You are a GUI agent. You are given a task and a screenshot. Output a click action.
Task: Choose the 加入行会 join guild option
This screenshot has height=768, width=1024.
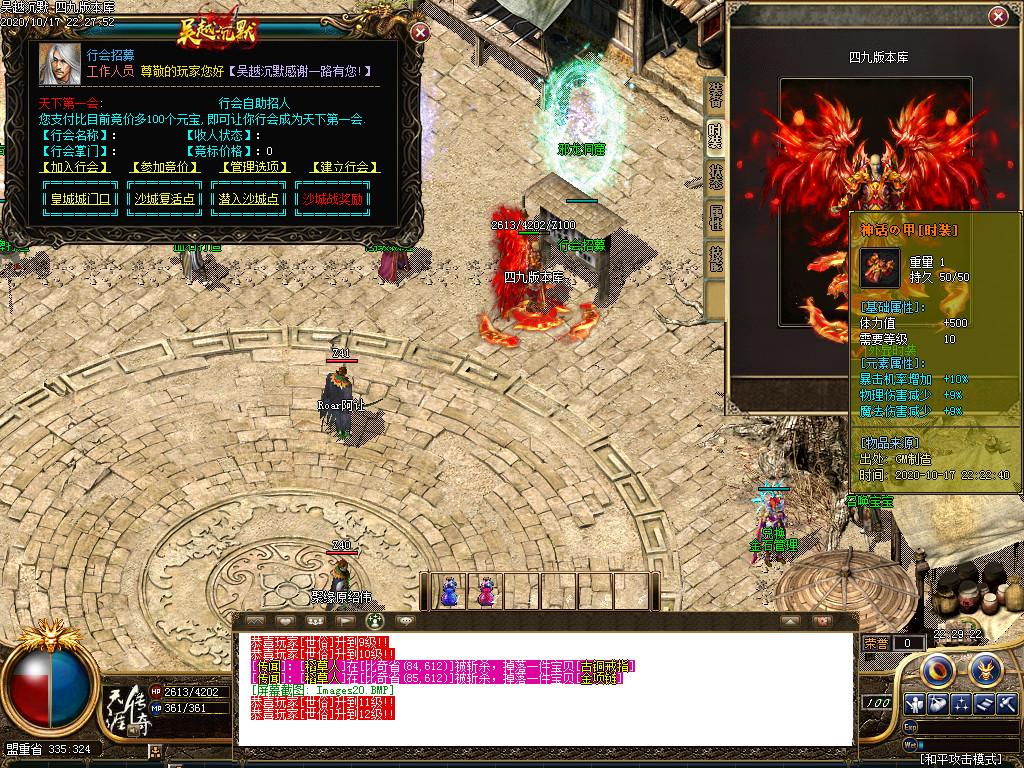click(75, 167)
